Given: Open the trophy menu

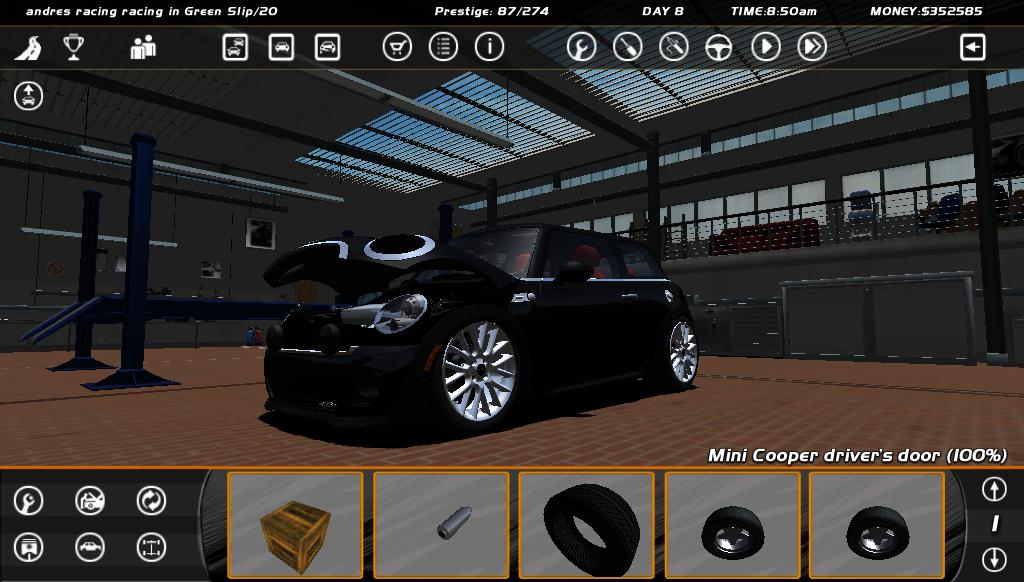Looking at the screenshot, I should pyautogui.click(x=73, y=47).
